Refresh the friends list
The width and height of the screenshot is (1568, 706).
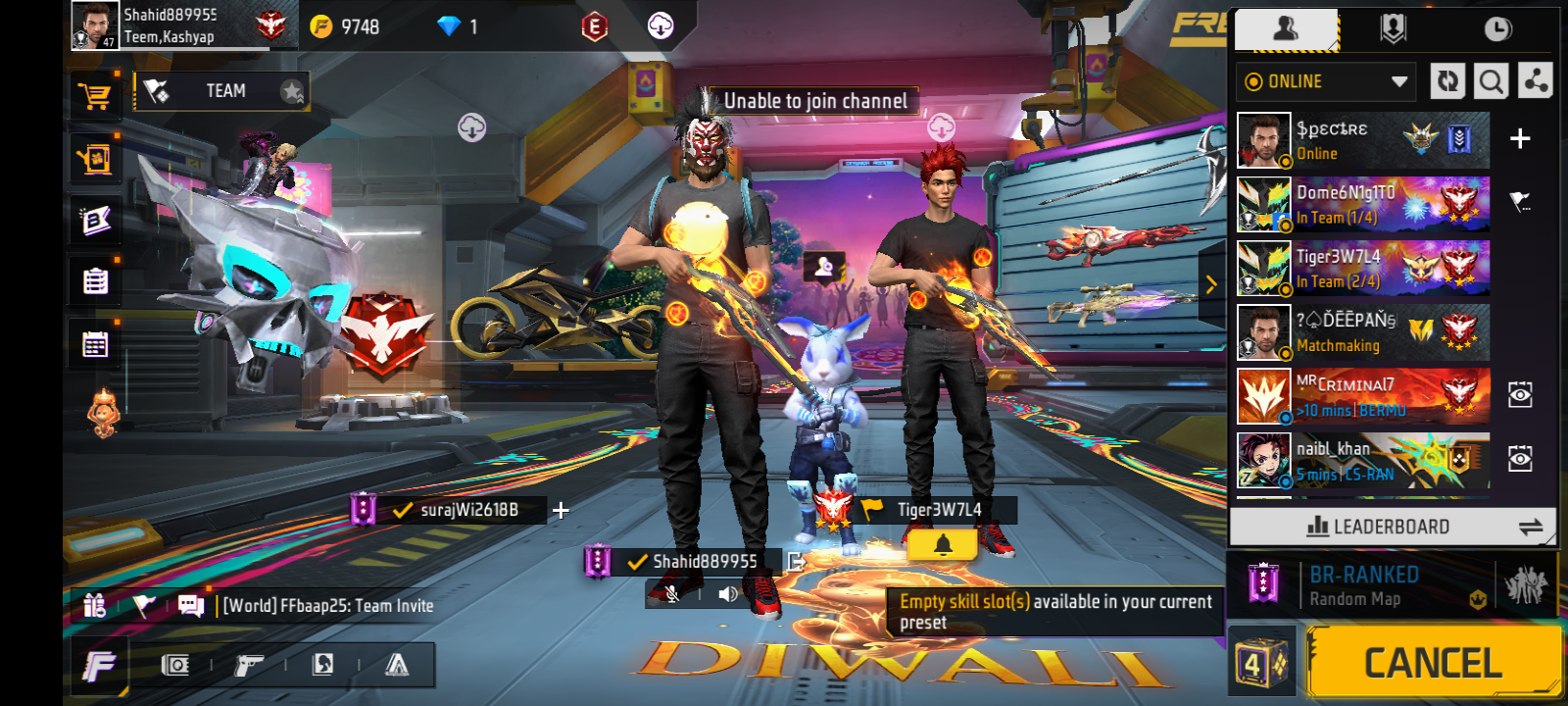pyautogui.click(x=1447, y=82)
